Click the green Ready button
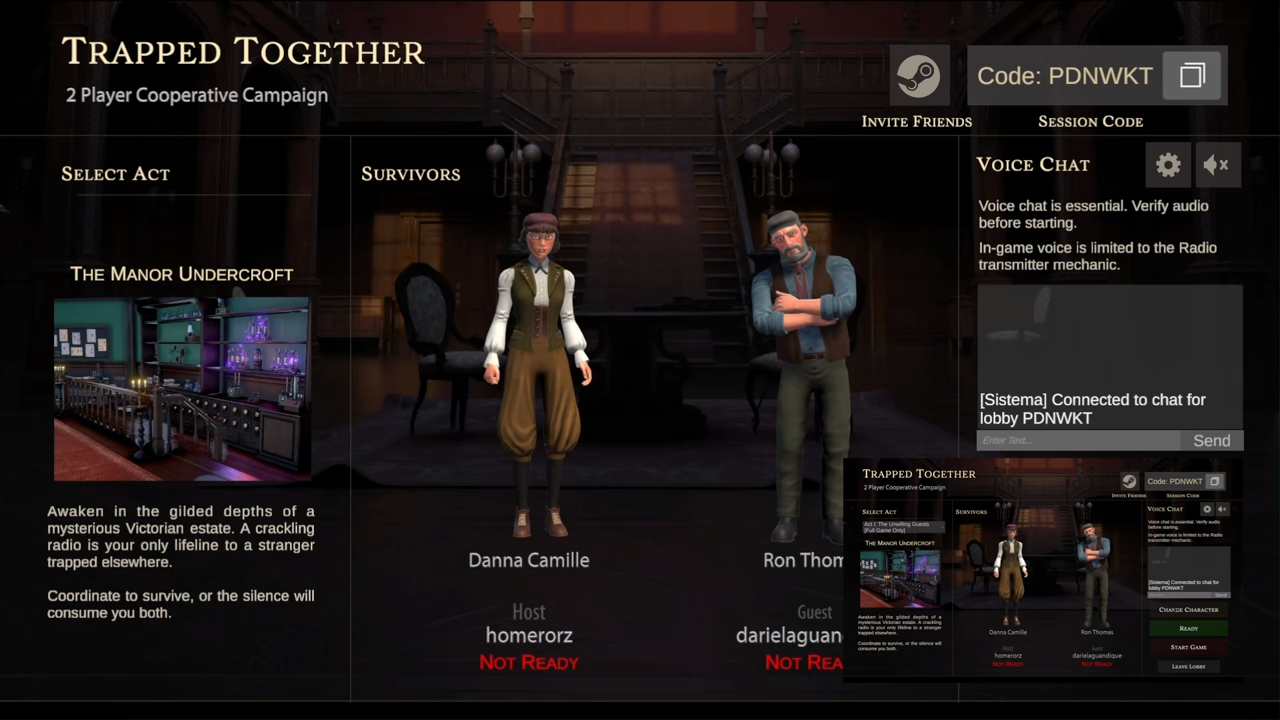 pos(1188,628)
